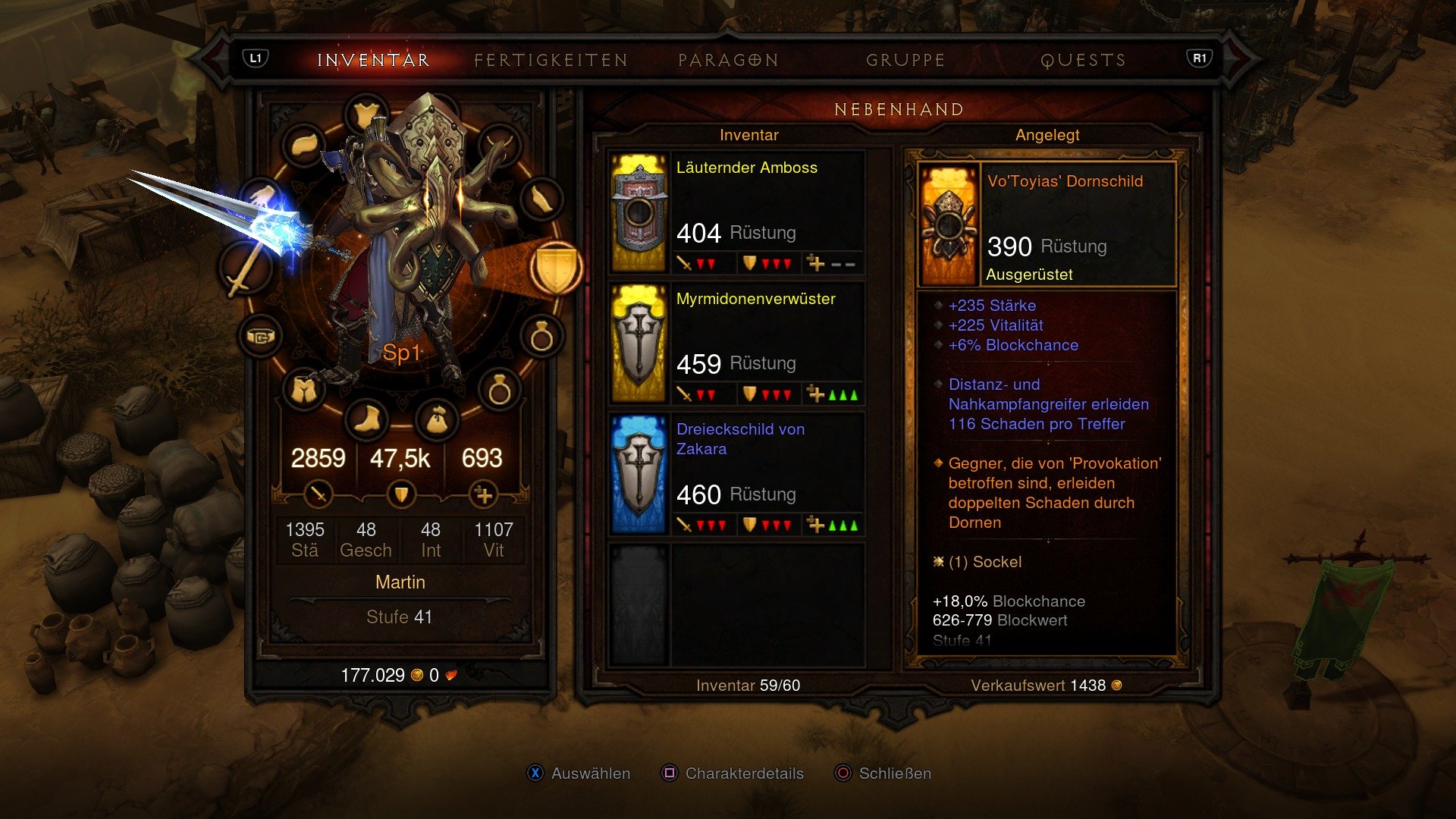
Task: Select the helmet equipment slot
Action: pos(367,112)
